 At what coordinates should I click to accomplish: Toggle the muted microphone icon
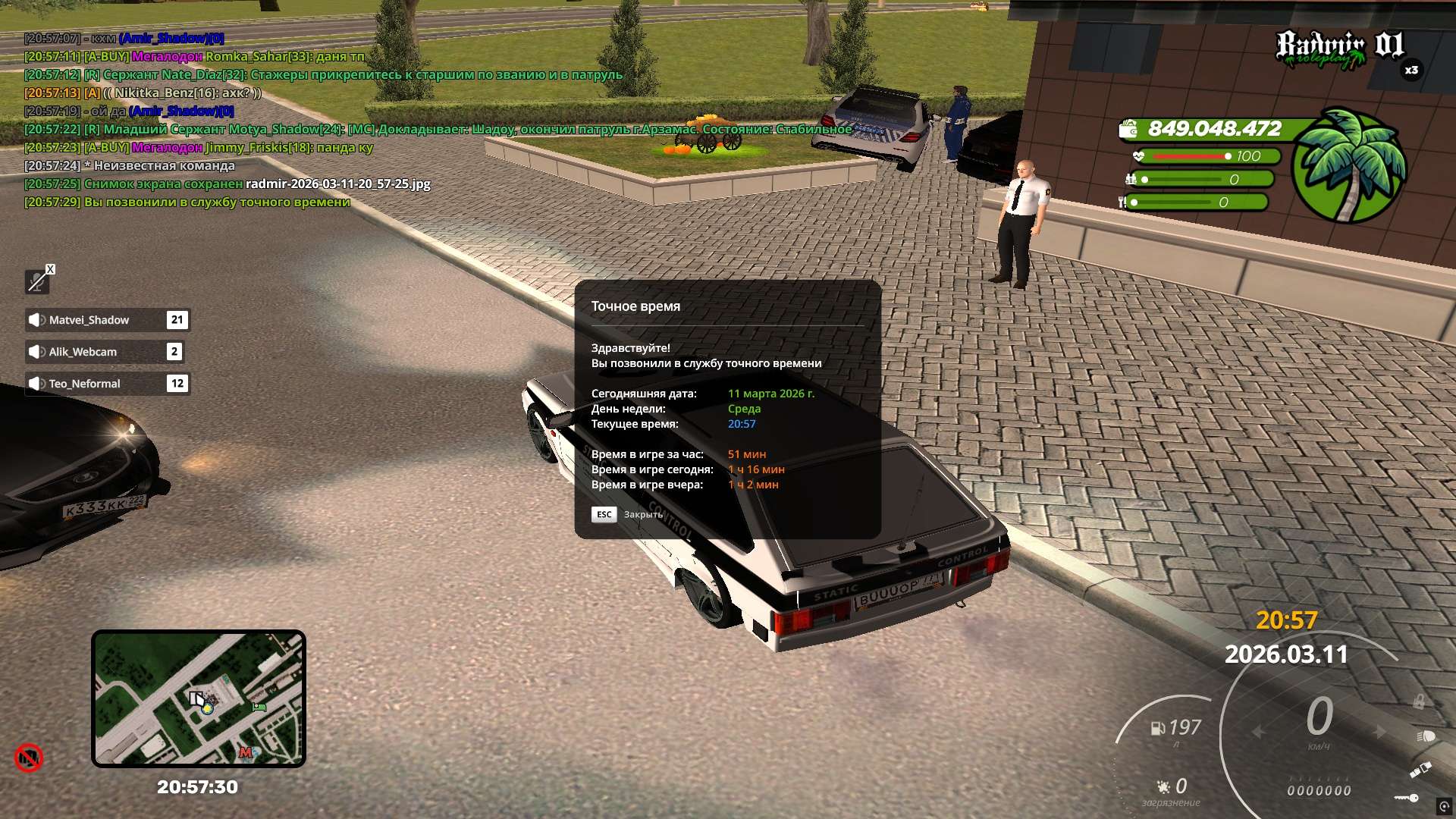36,282
